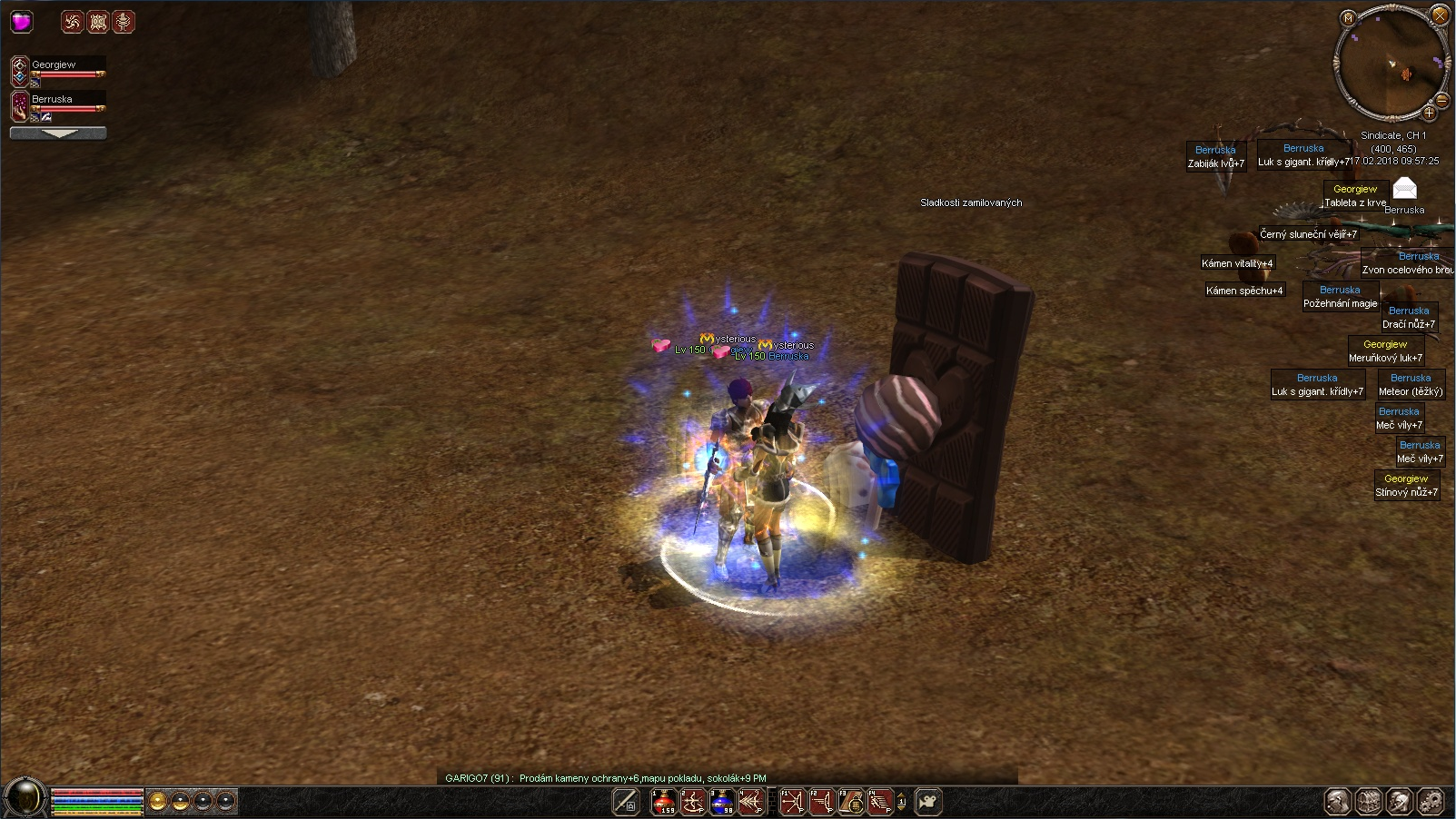The width and height of the screenshot is (1456, 819).
Task: Select party member Berruska
Action: (53, 100)
